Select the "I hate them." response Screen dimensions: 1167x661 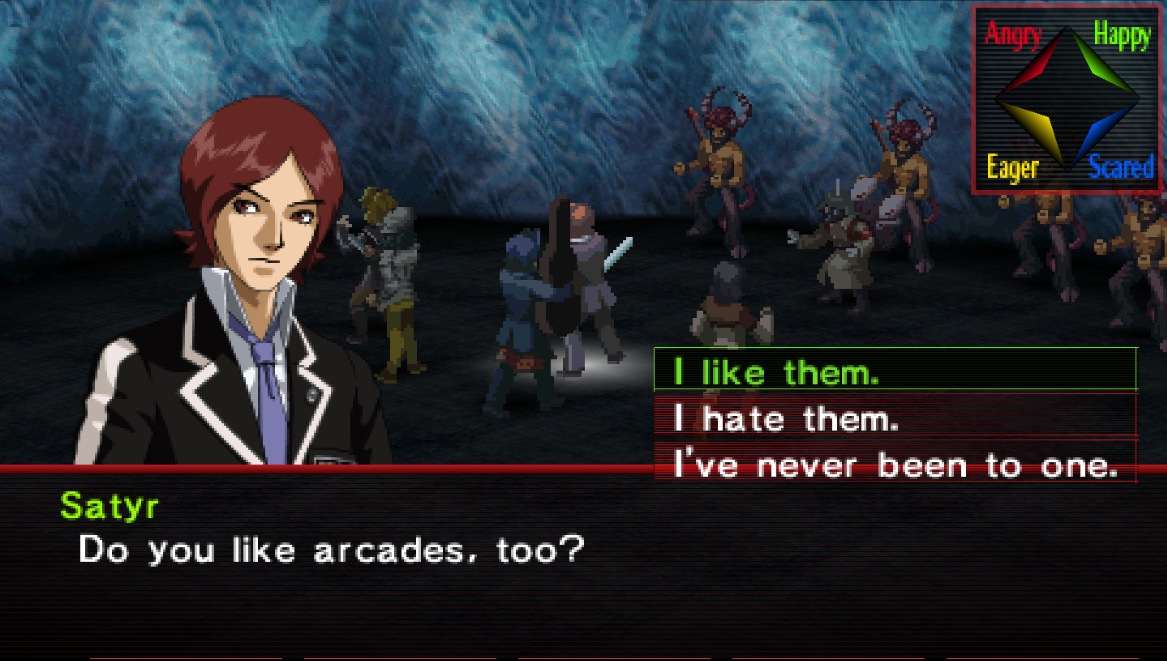click(x=895, y=418)
